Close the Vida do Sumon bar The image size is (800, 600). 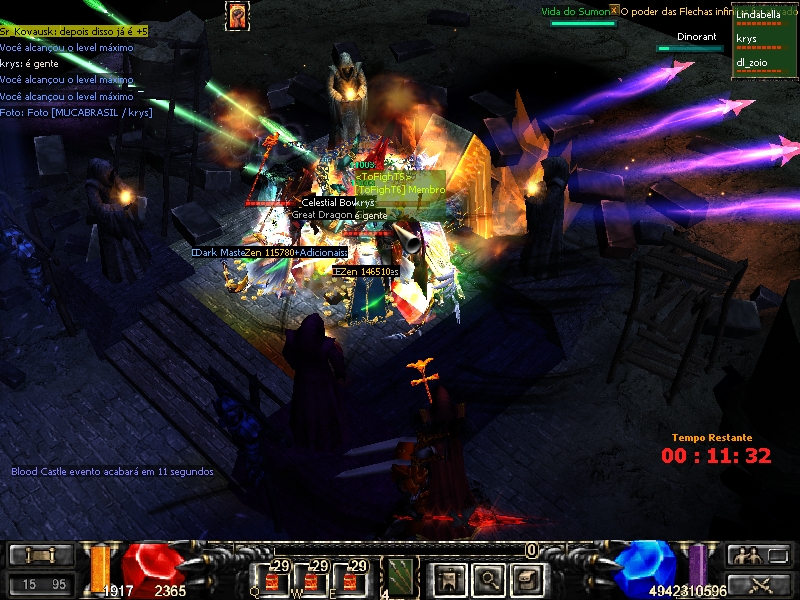click(x=614, y=10)
